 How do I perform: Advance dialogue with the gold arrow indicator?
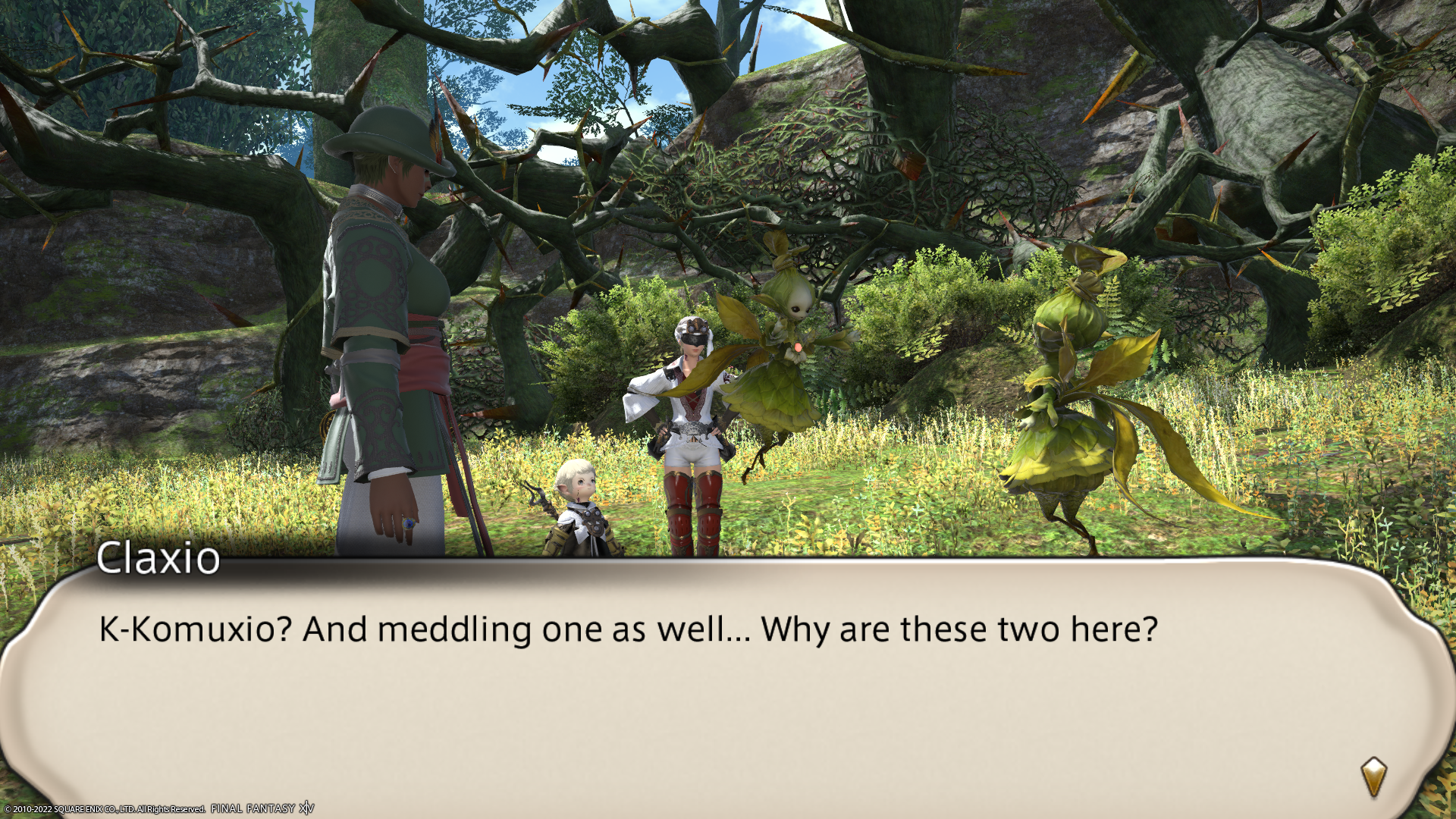1373,777
